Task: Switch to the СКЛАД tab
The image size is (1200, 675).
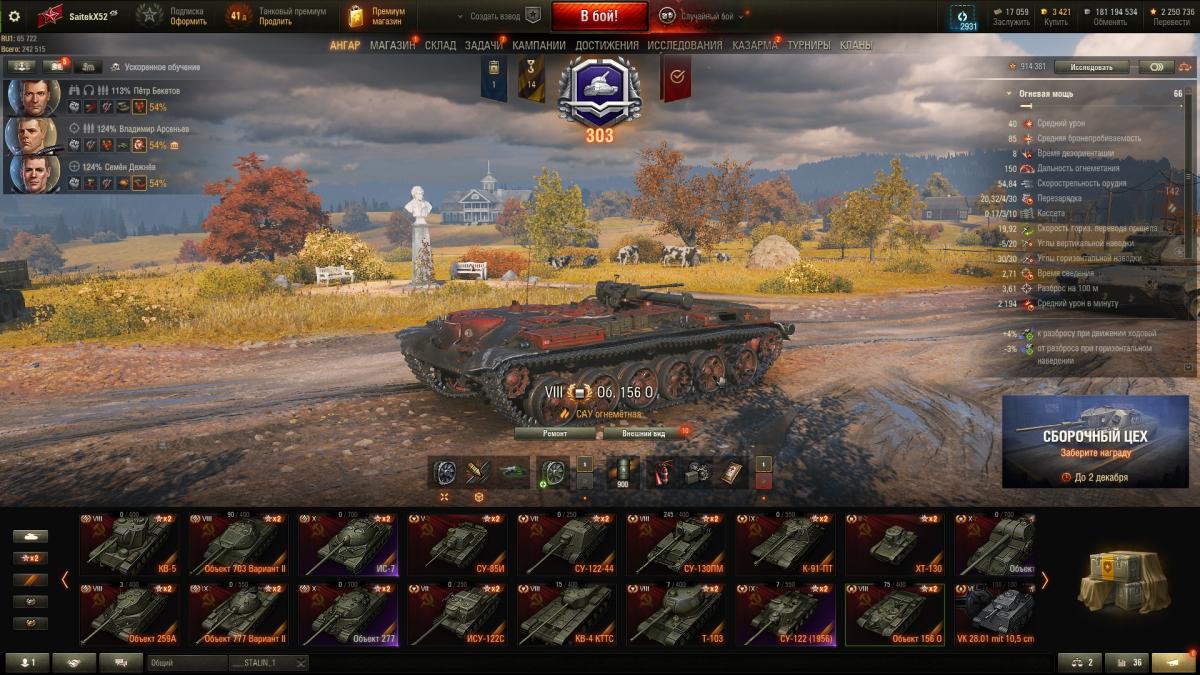Action: click(440, 45)
